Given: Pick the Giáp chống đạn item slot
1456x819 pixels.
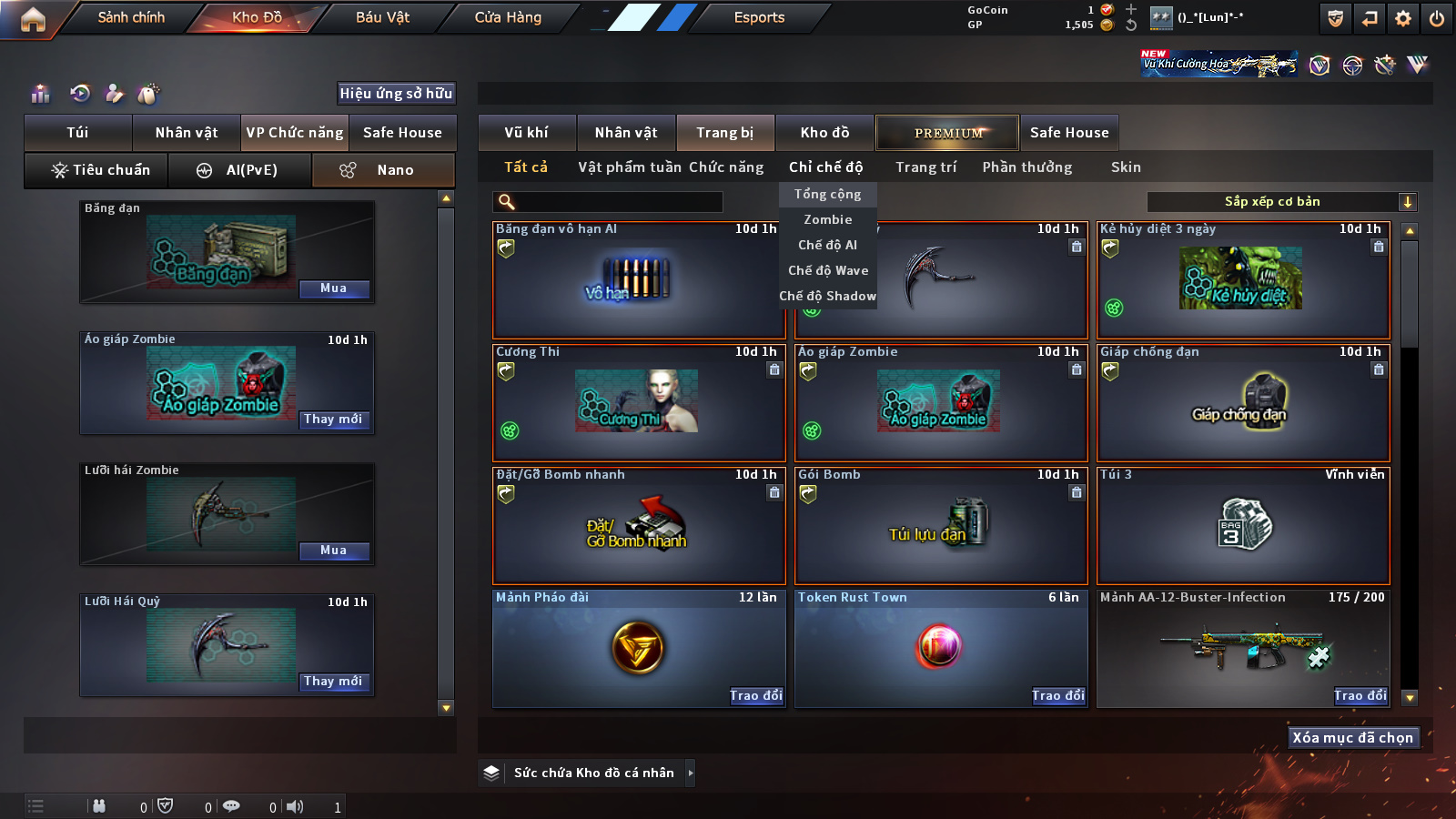Looking at the screenshot, I should point(1243,402).
